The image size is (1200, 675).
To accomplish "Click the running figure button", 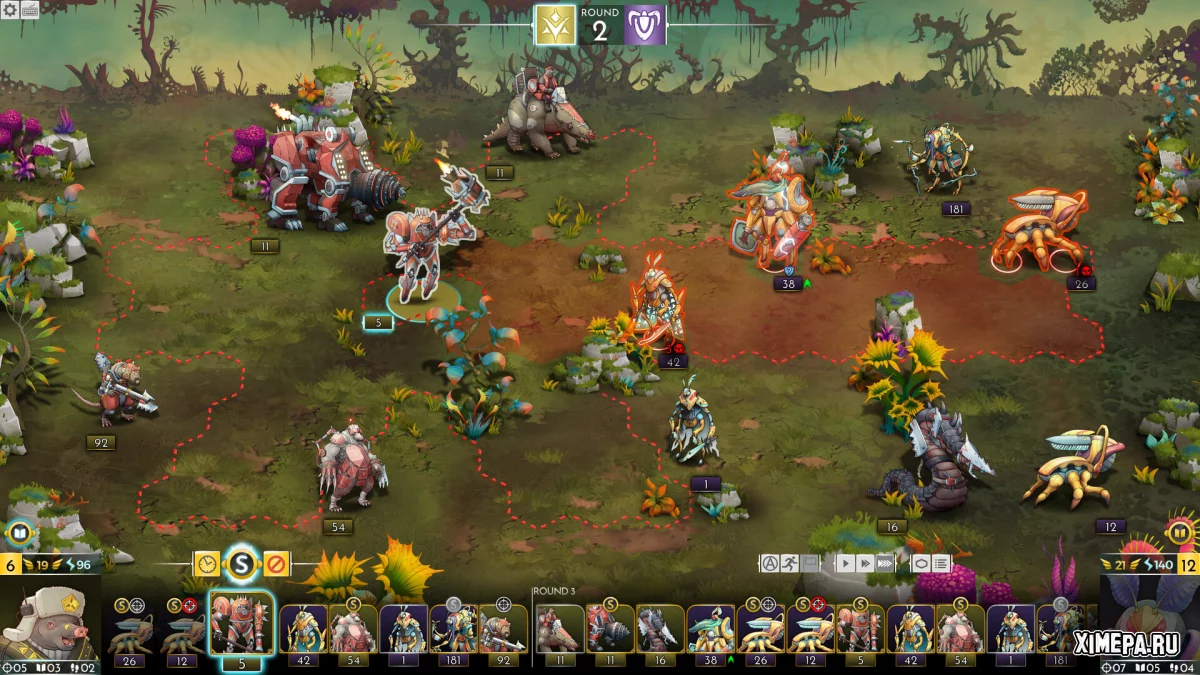I will [790, 563].
